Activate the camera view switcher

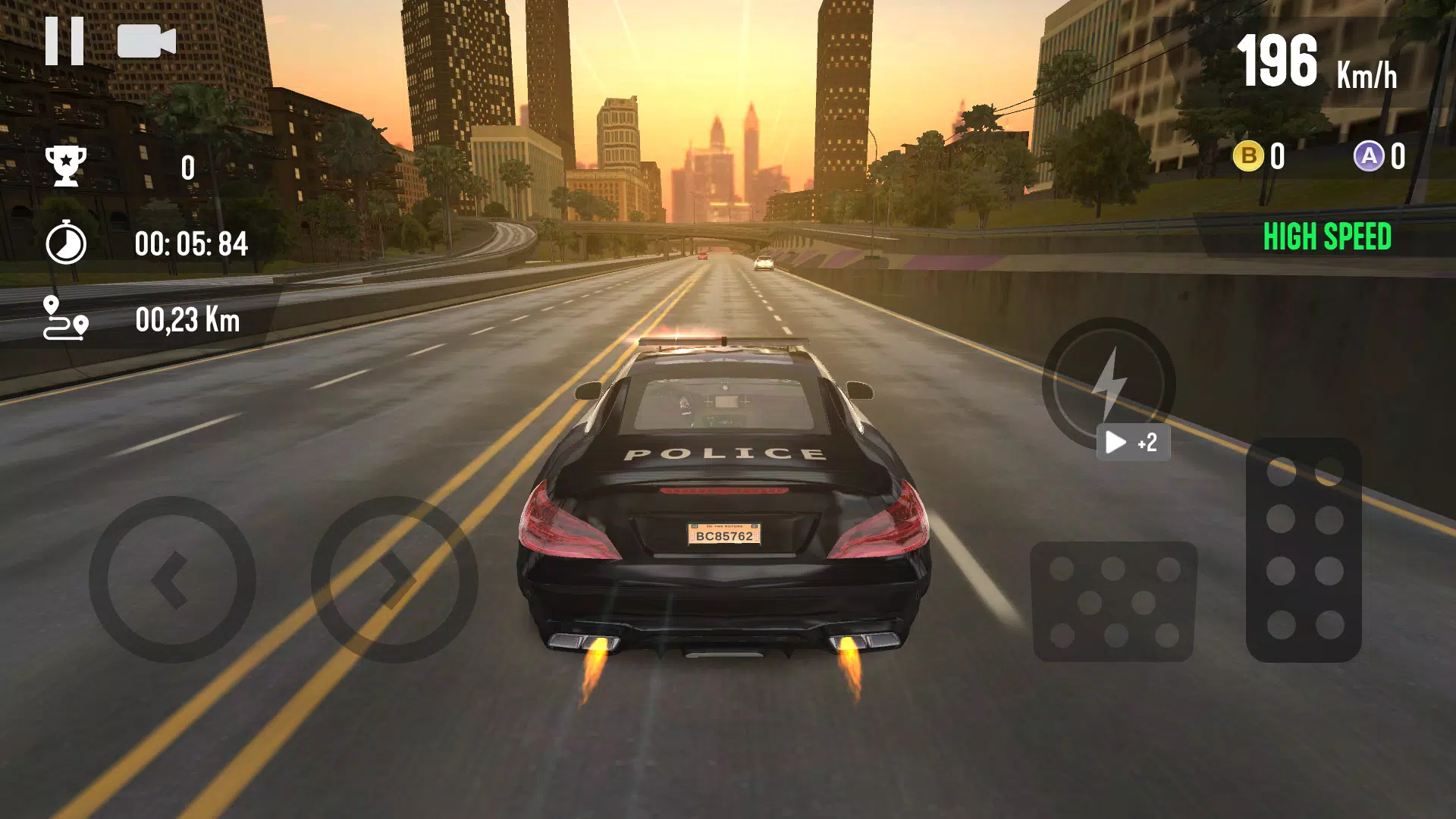click(x=146, y=42)
